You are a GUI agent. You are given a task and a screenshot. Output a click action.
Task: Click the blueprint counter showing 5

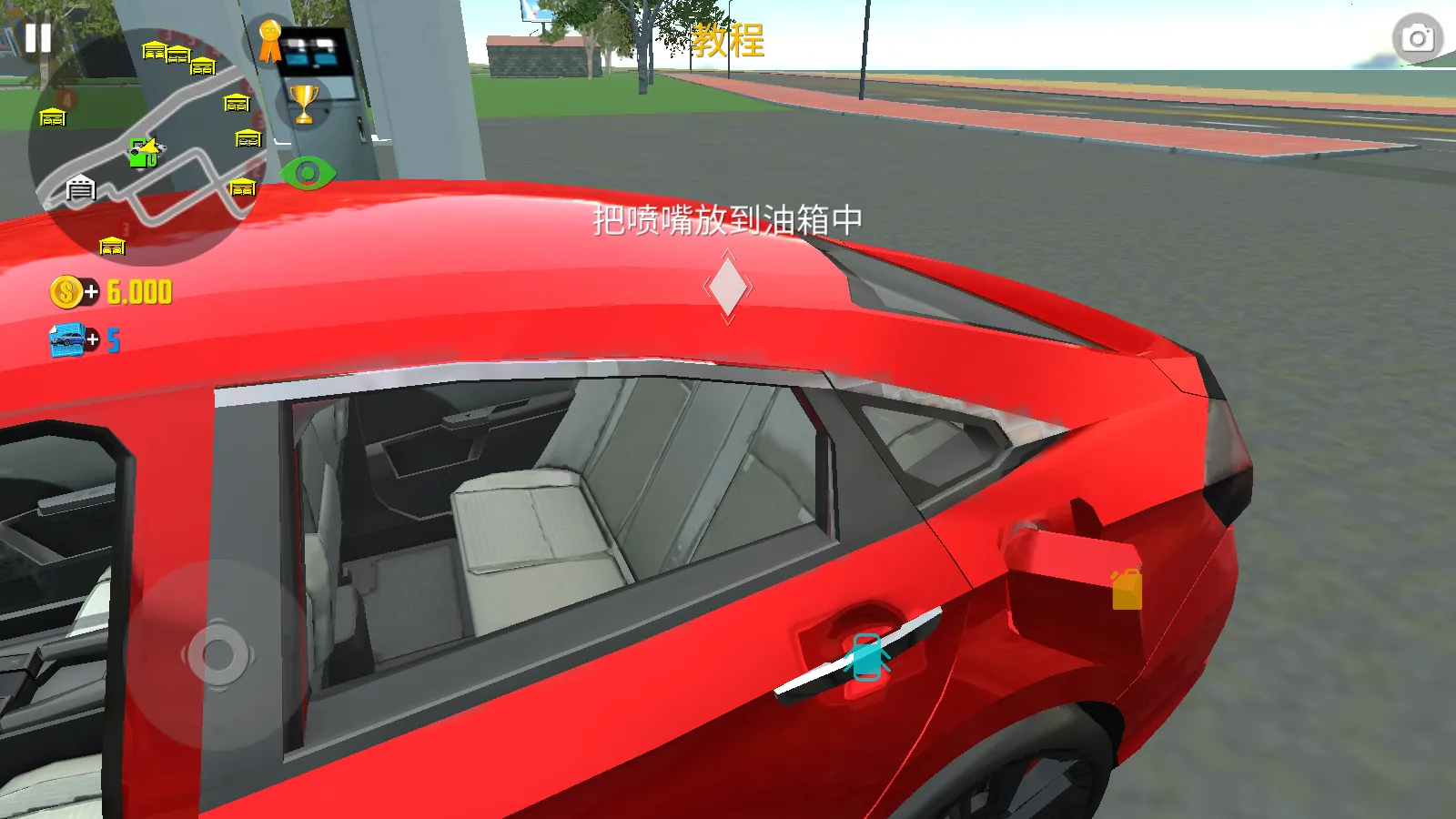click(x=113, y=339)
